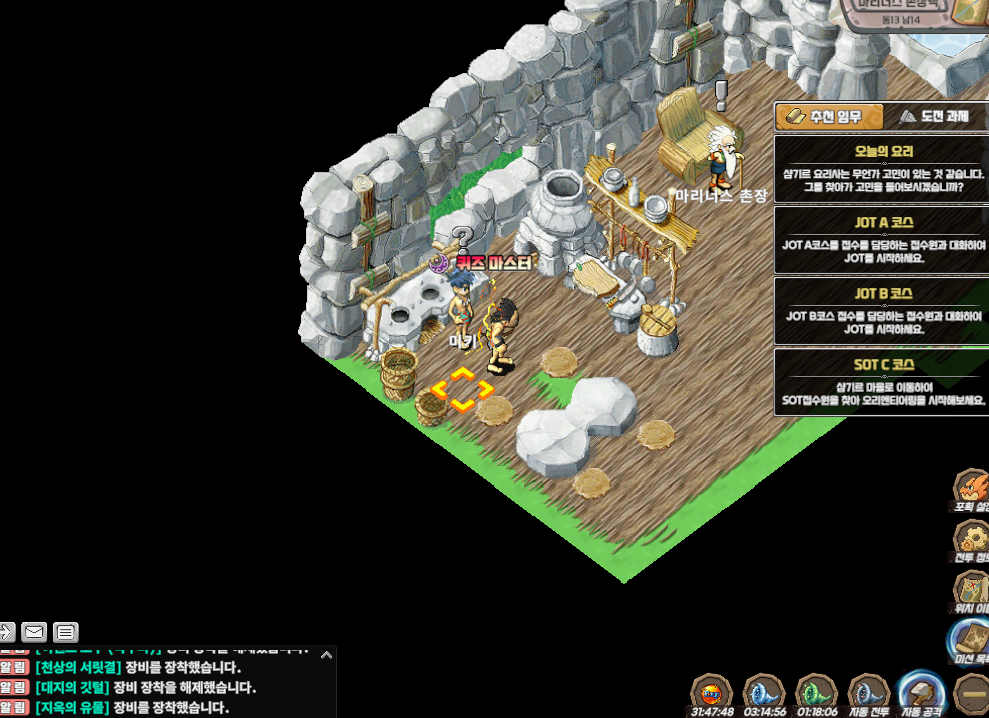The image size is (989, 718).
Task: Open the world map from the location panel
Action: pos(969,12)
